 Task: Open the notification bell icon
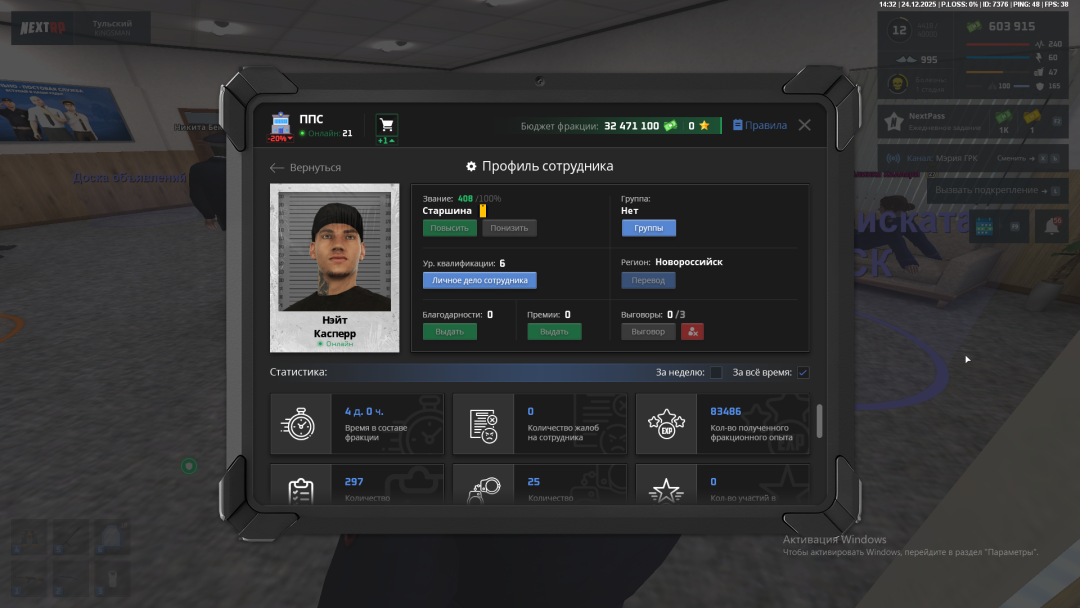[1051, 227]
